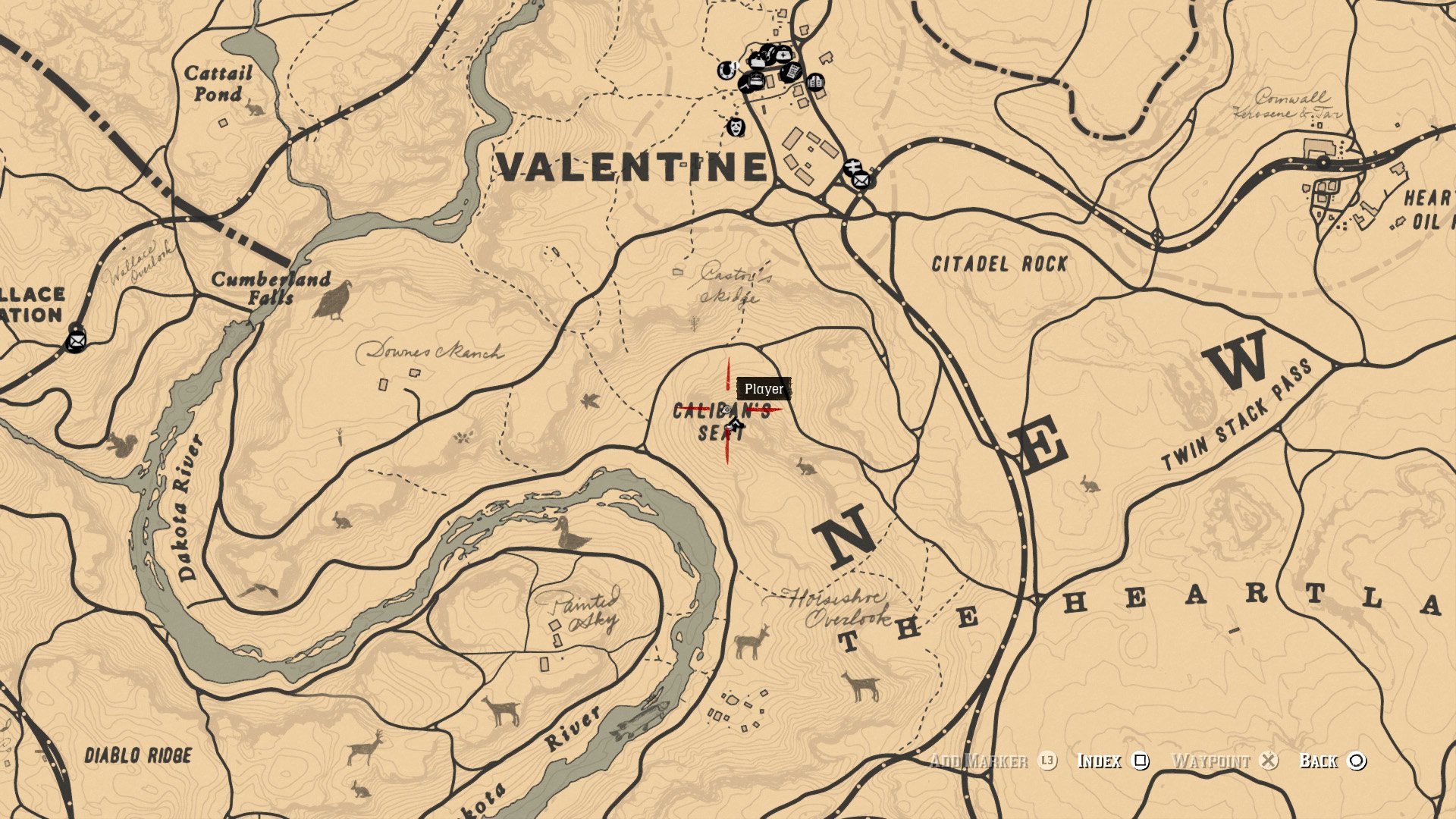Viewport: 1456px width, 819px height.
Task: Click the Player tooltip marker
Action: [765, 390]
